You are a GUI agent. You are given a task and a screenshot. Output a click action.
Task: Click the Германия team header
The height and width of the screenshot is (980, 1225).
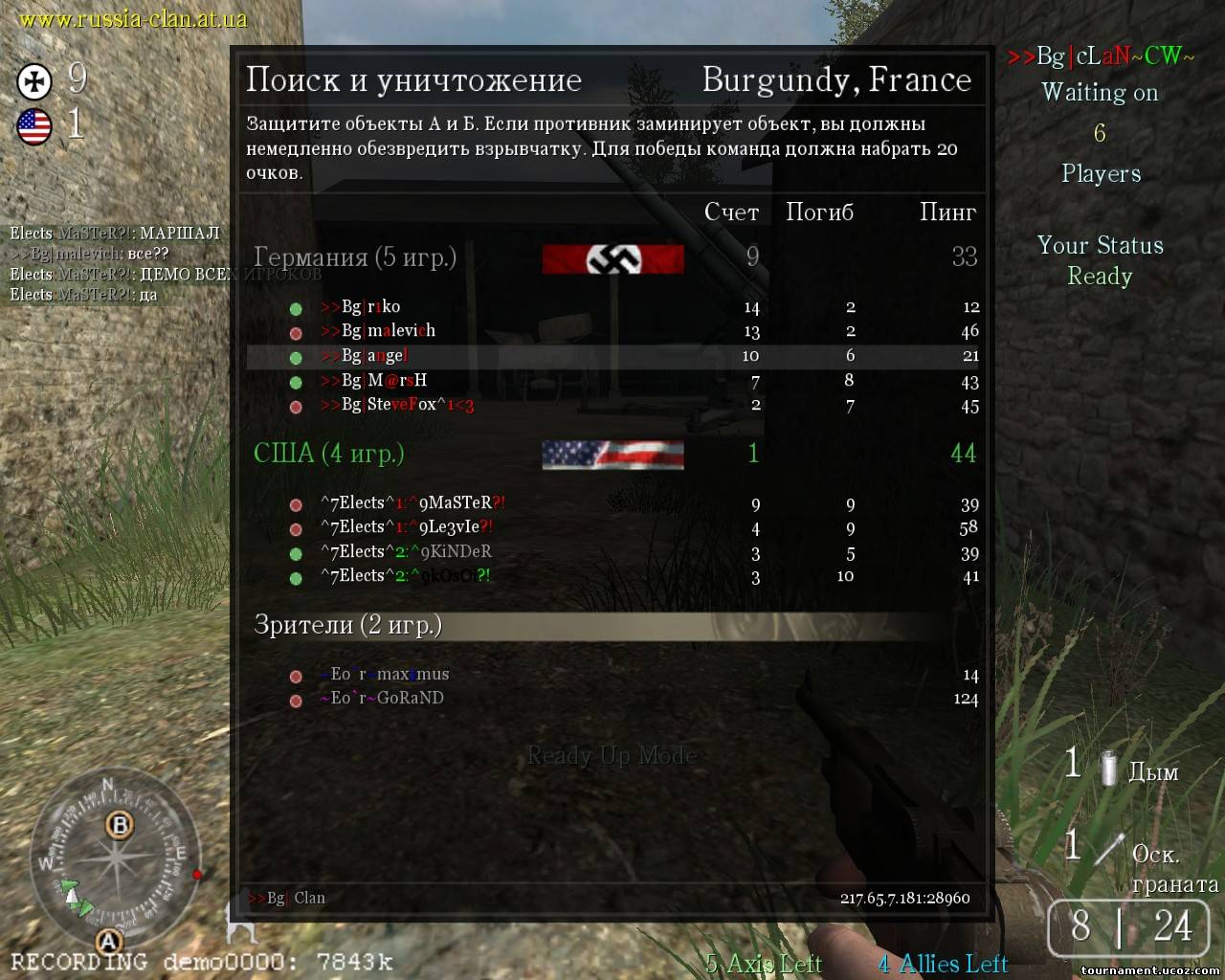click(354, 257)
